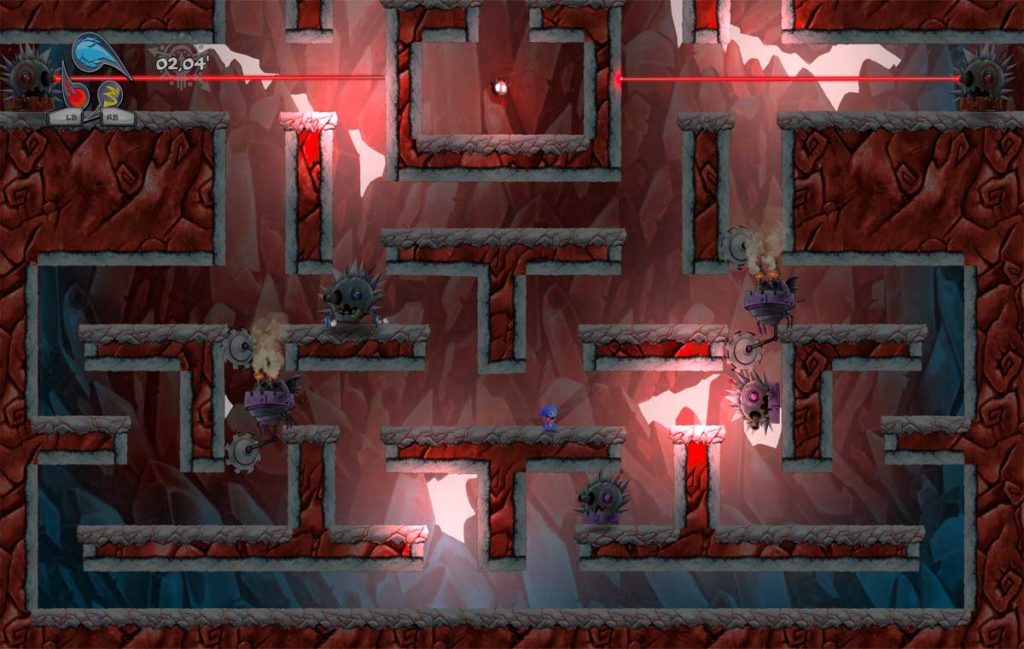Switch to the red fire power icon
This screenshot has width=1024, height=649.
(x=74, y=96)
